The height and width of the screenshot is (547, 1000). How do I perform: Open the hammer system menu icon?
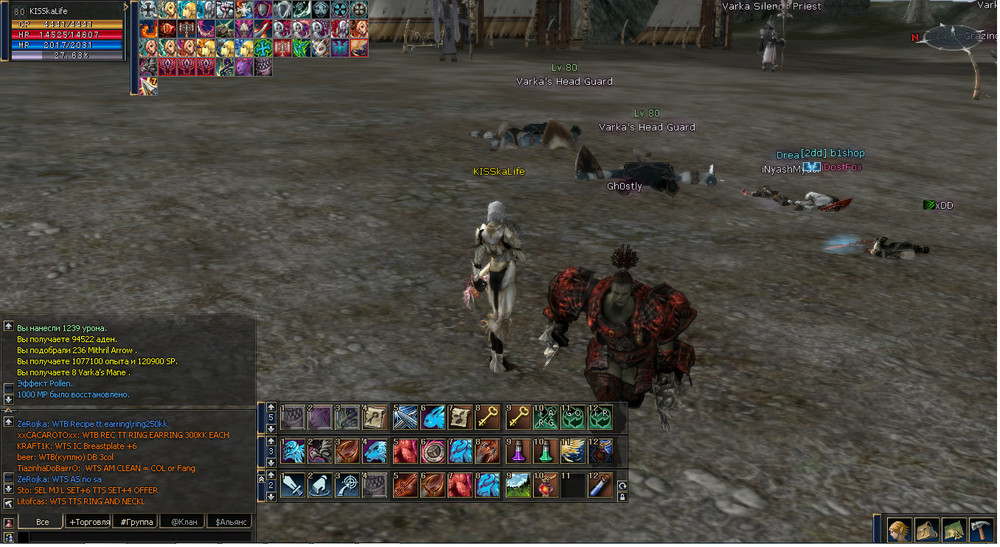pyautogui.click(x=980, y=530)
